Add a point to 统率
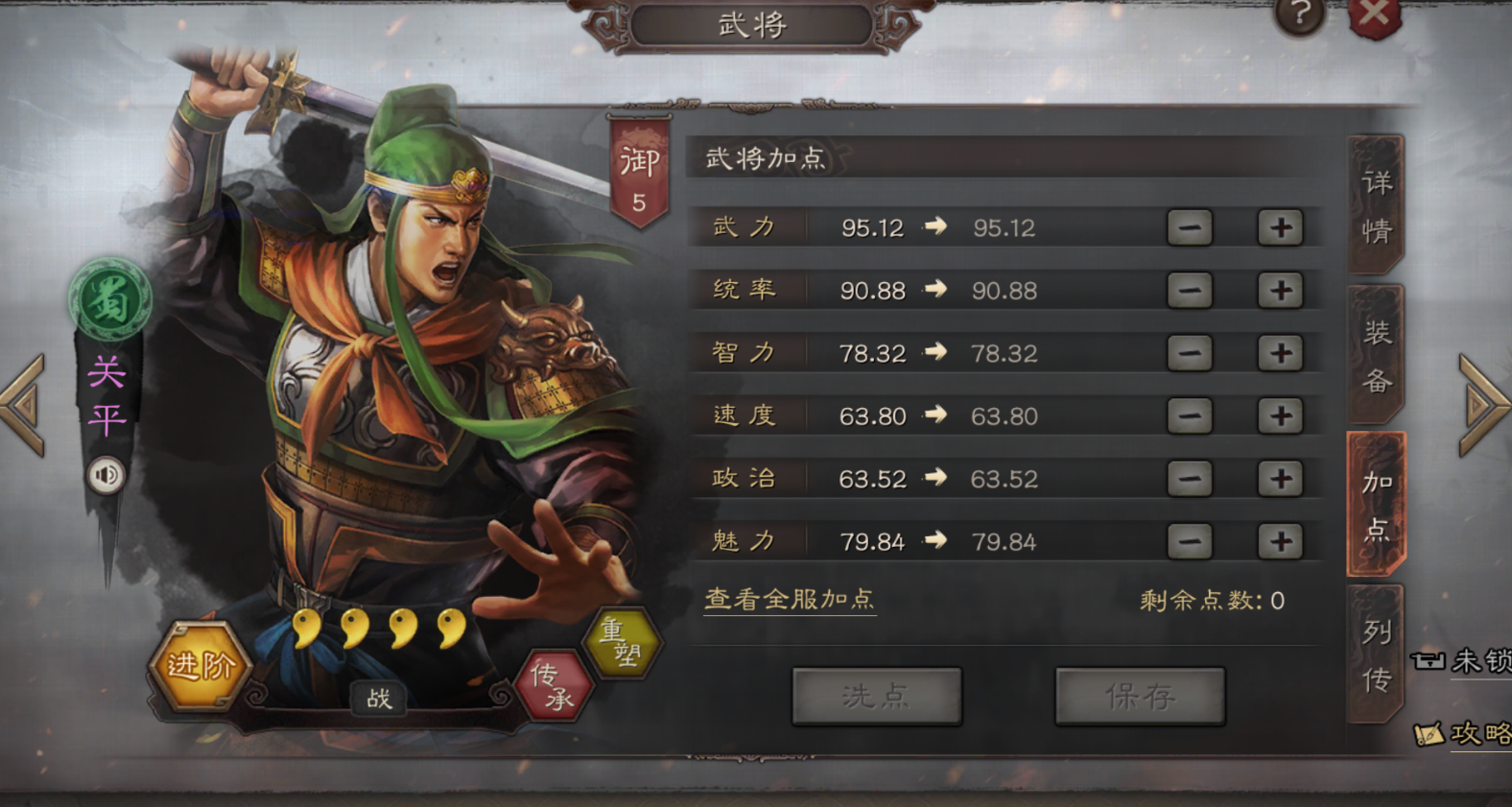This screenshot has width=1512, height=807. 1280,291
